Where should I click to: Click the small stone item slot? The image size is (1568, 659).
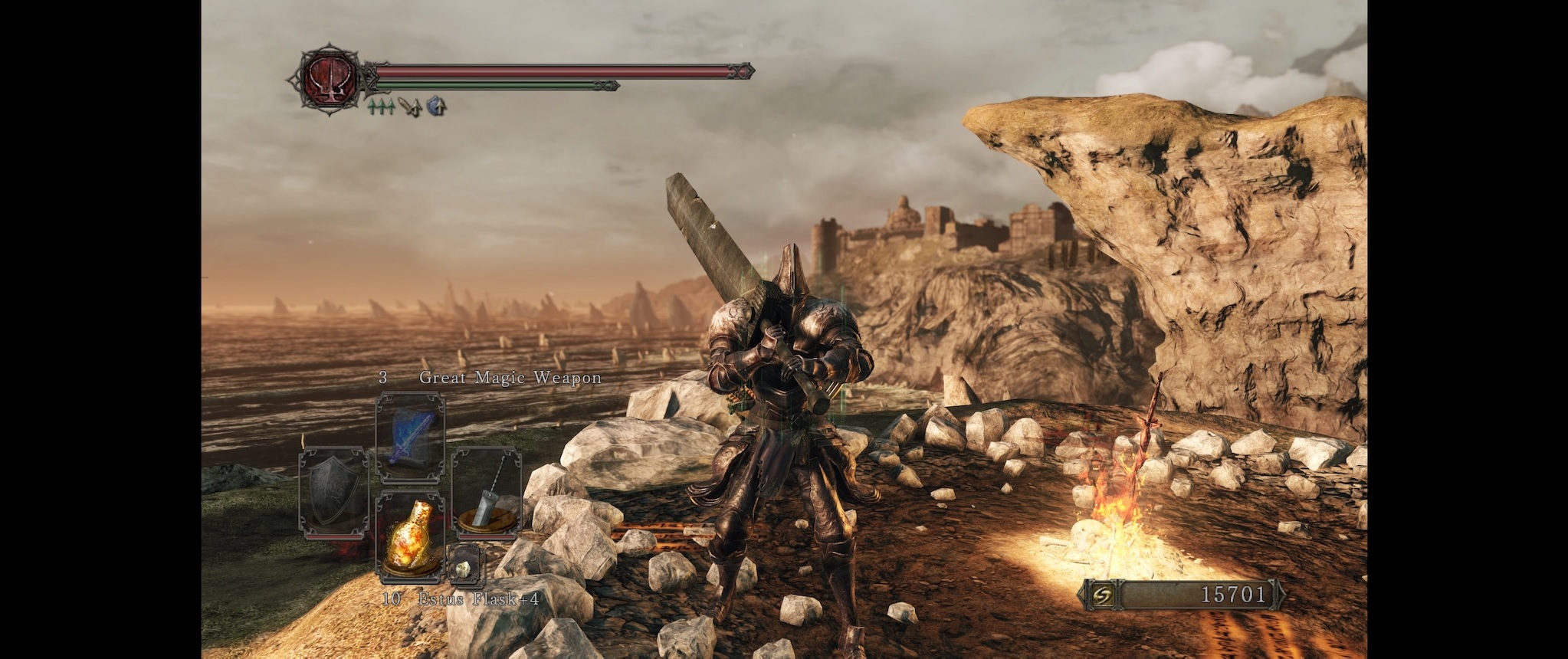(x=465, y=567)
